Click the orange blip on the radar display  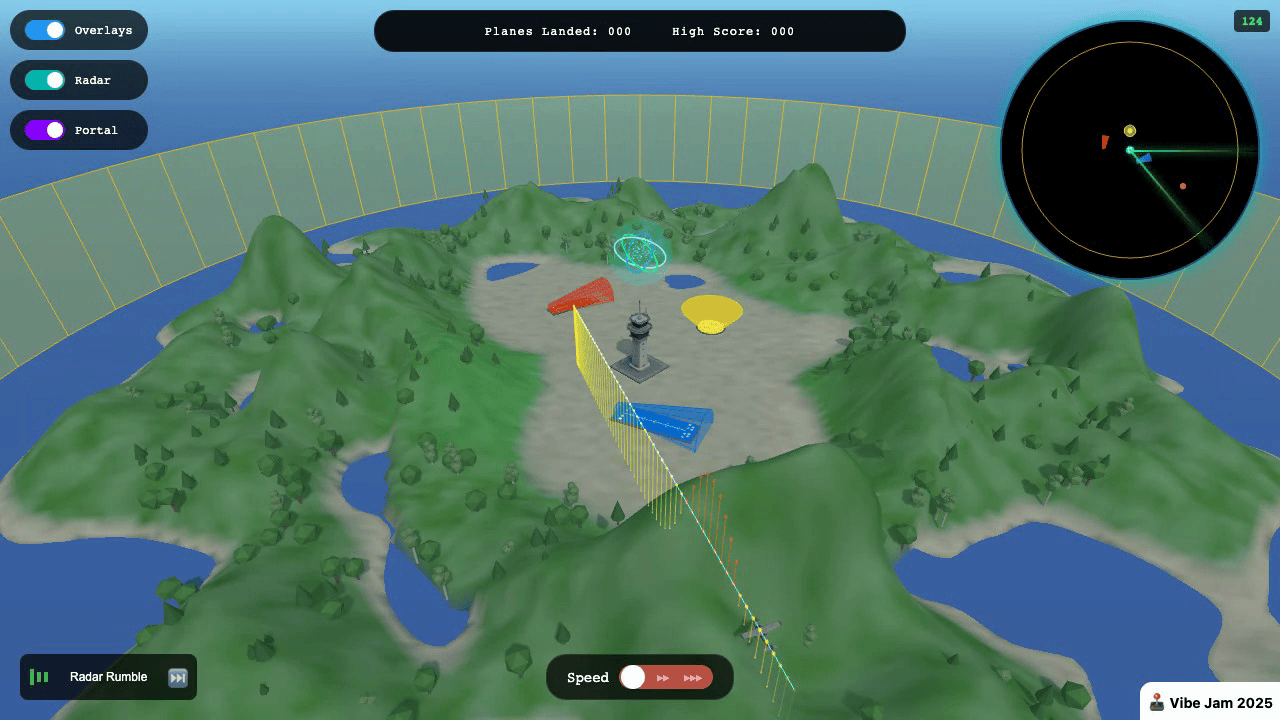1183,184
